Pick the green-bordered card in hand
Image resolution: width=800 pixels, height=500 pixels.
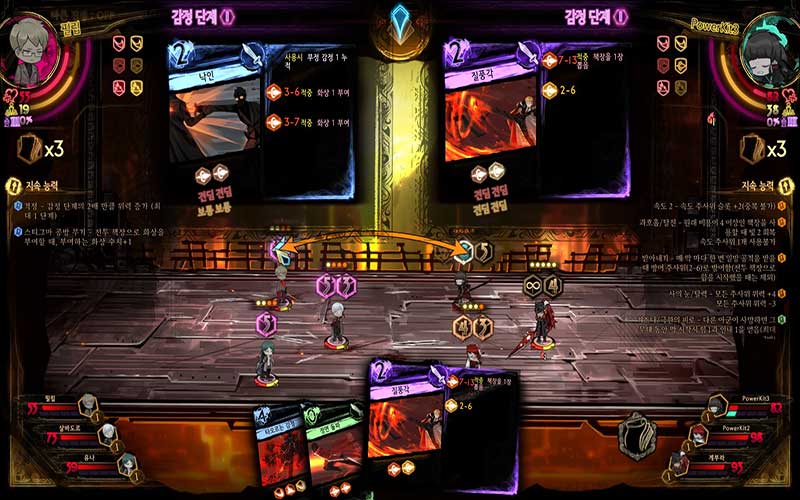(x=335, y=447)
